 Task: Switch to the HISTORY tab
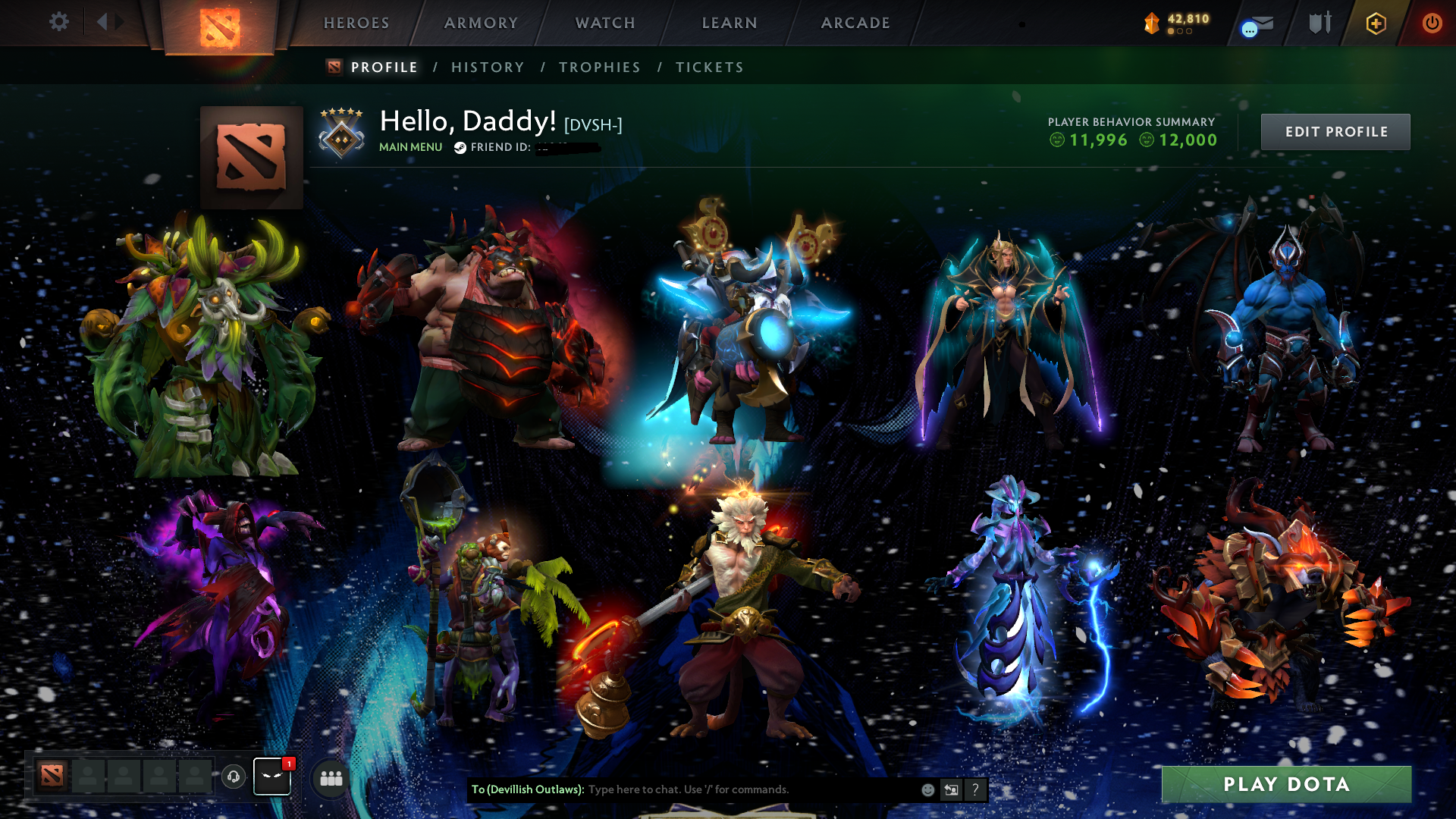coord(488,67)
